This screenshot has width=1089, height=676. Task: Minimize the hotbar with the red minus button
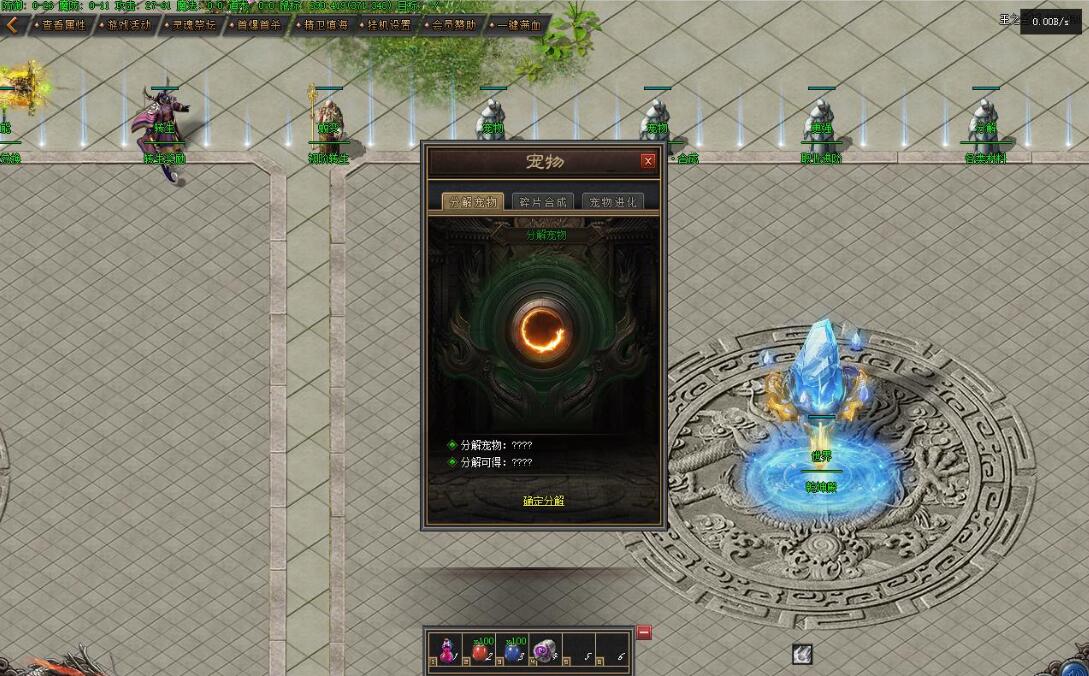[x=644, y=632]
